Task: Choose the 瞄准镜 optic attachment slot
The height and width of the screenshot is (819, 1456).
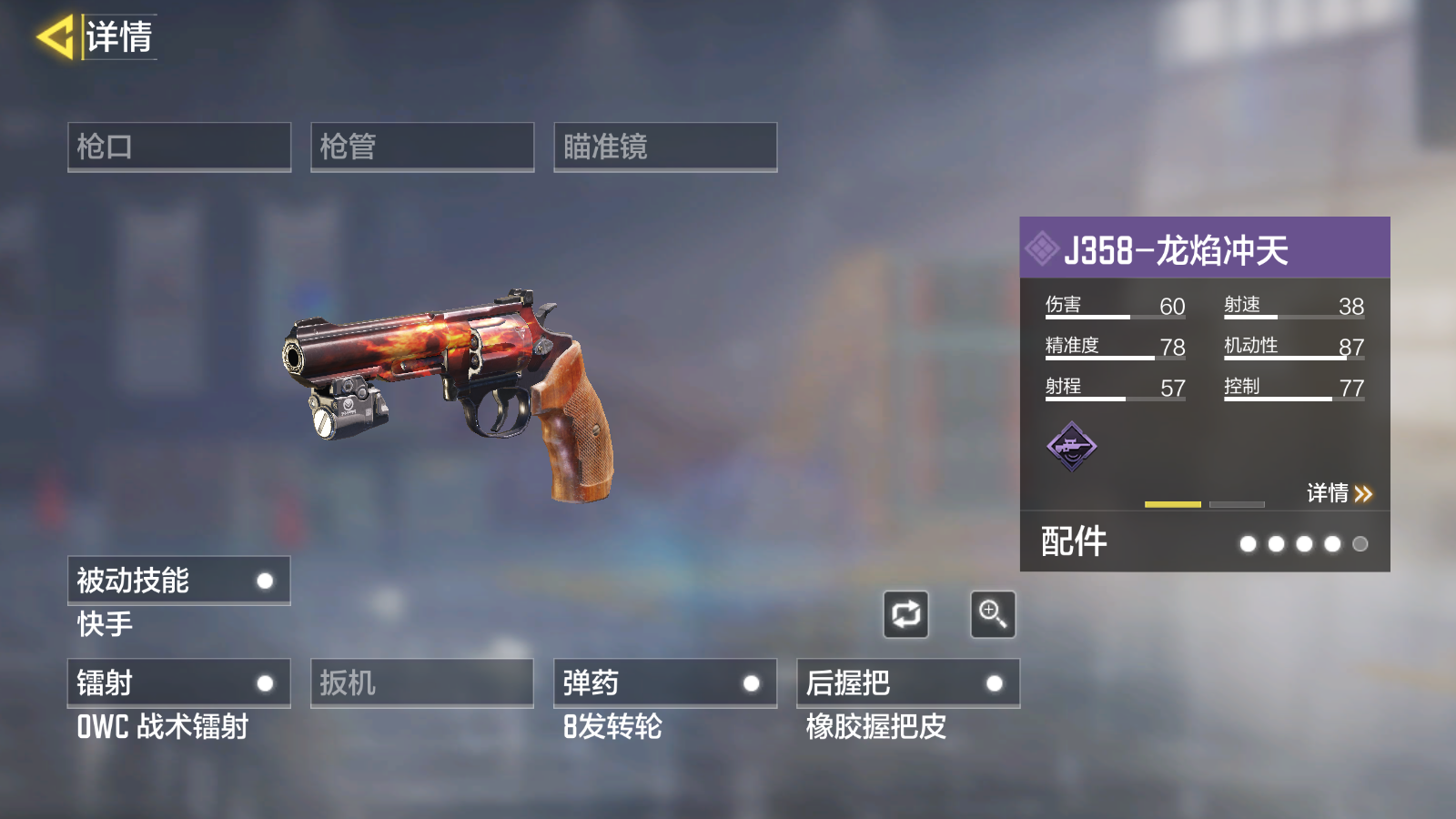Action: [x=665, y=147]
